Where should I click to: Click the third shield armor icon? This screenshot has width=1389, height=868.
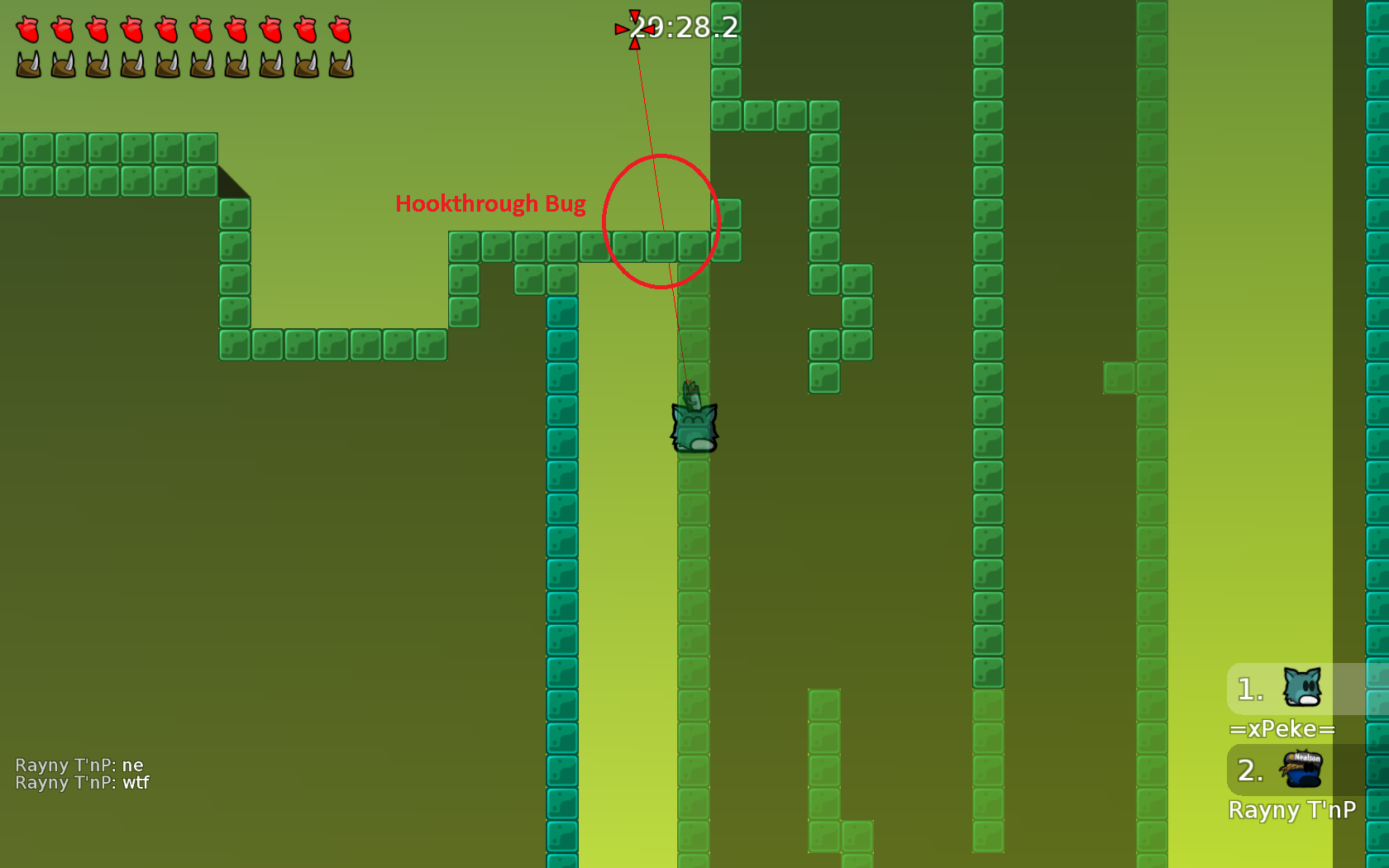96,64
